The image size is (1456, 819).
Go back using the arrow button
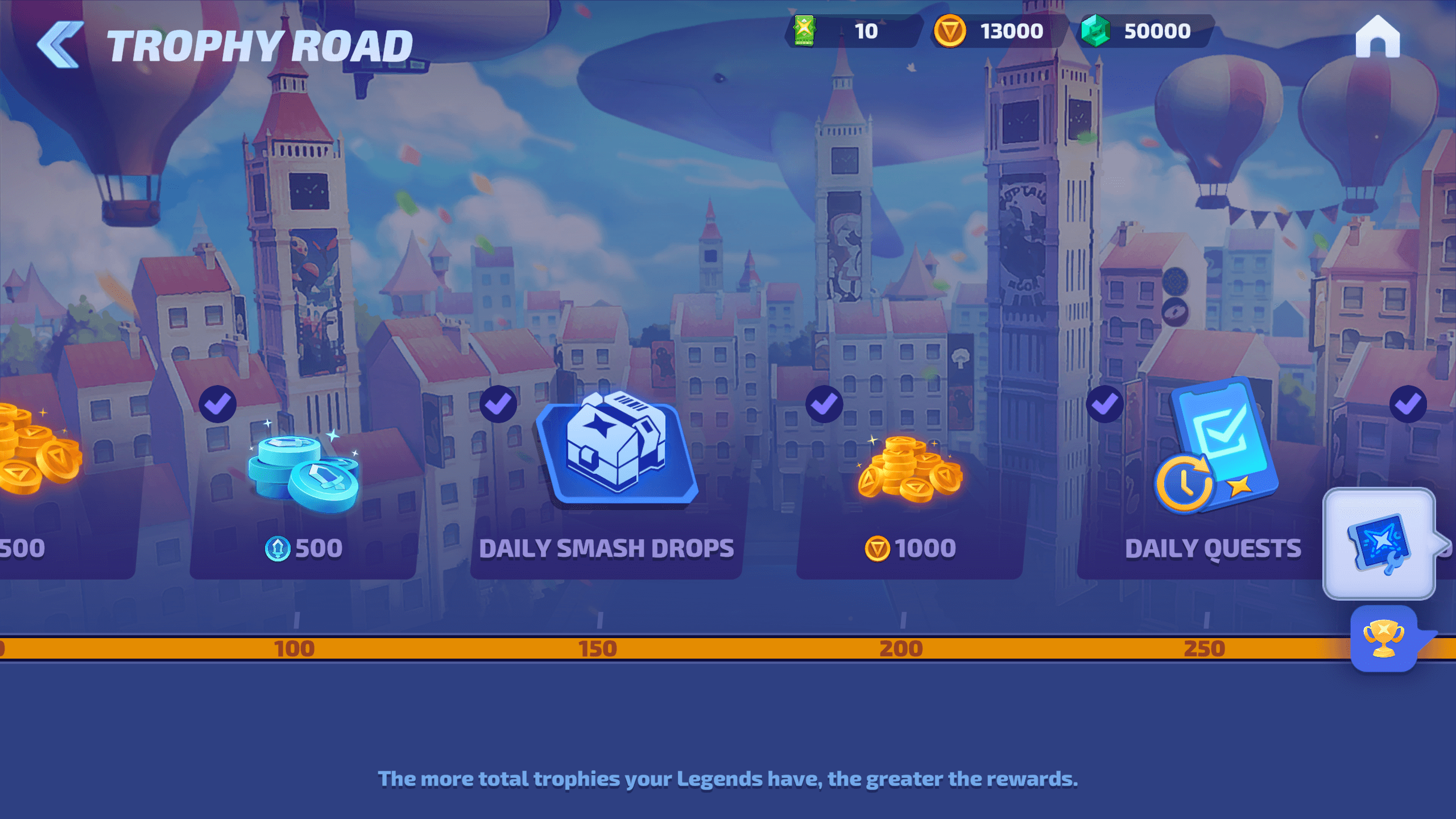click(60, 44)
